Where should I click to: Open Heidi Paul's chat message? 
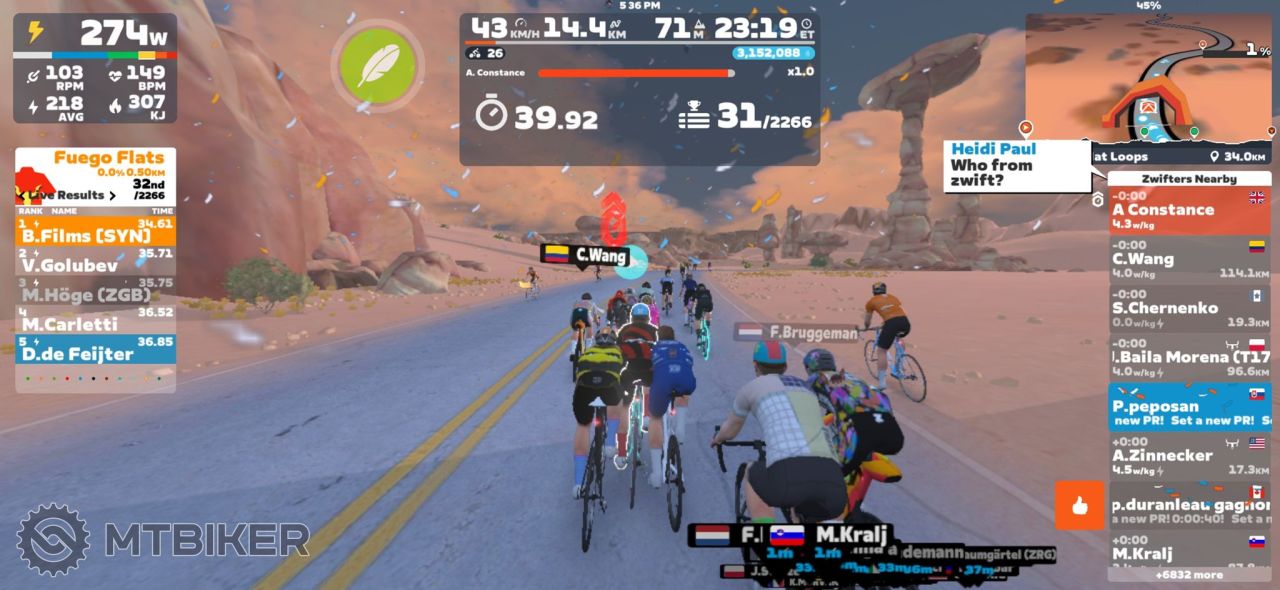tap(1016, 165)
